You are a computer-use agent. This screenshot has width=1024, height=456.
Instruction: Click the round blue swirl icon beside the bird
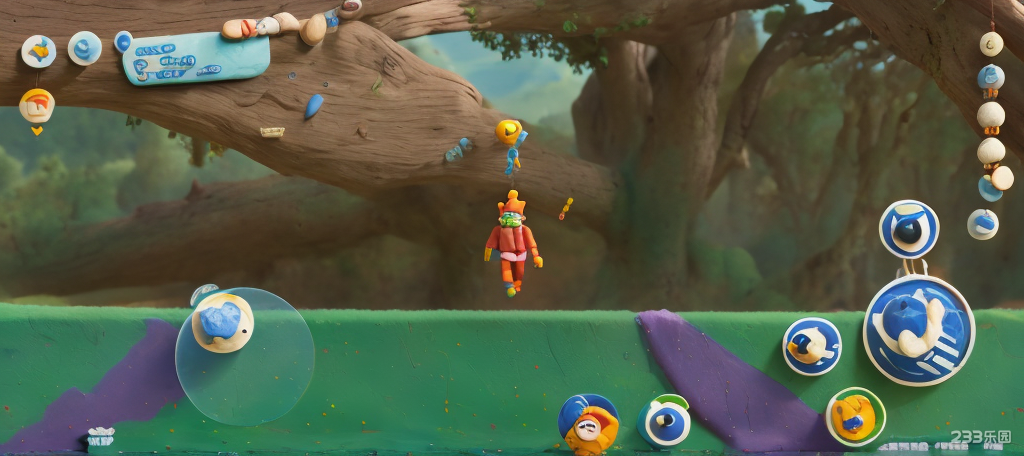point(85,48)
